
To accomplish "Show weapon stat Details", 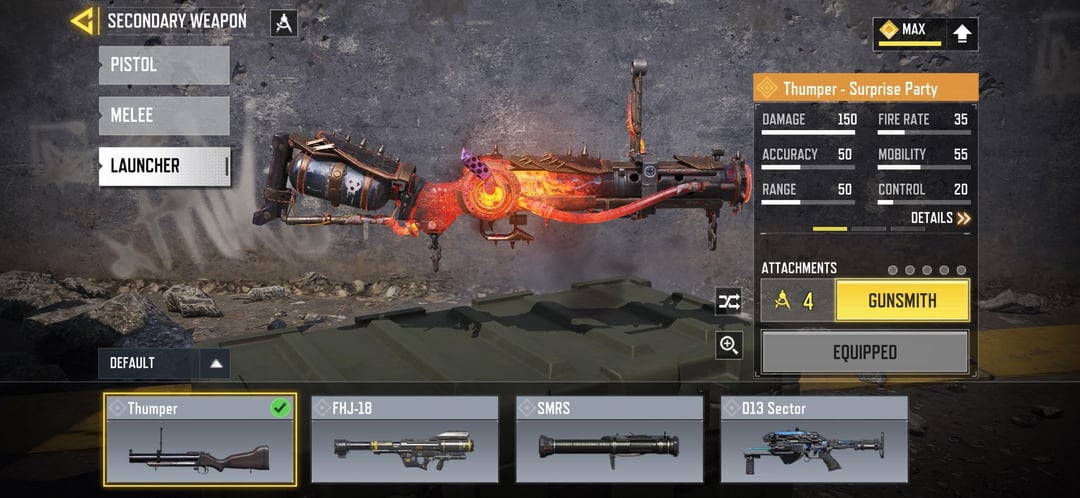I will [940, 218].
